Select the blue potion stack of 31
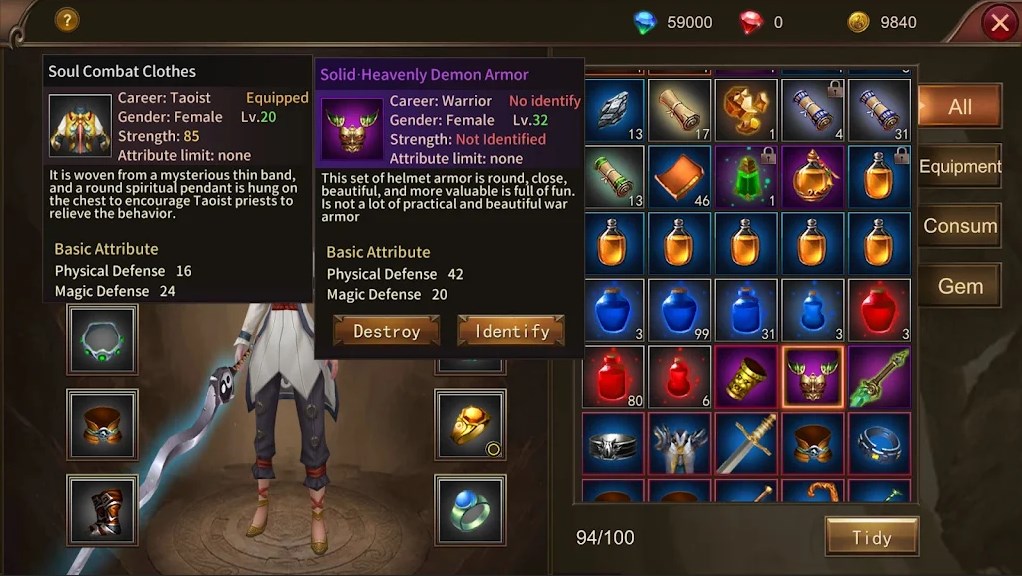Screen dimensions: 1022x576 coord(746,310)
